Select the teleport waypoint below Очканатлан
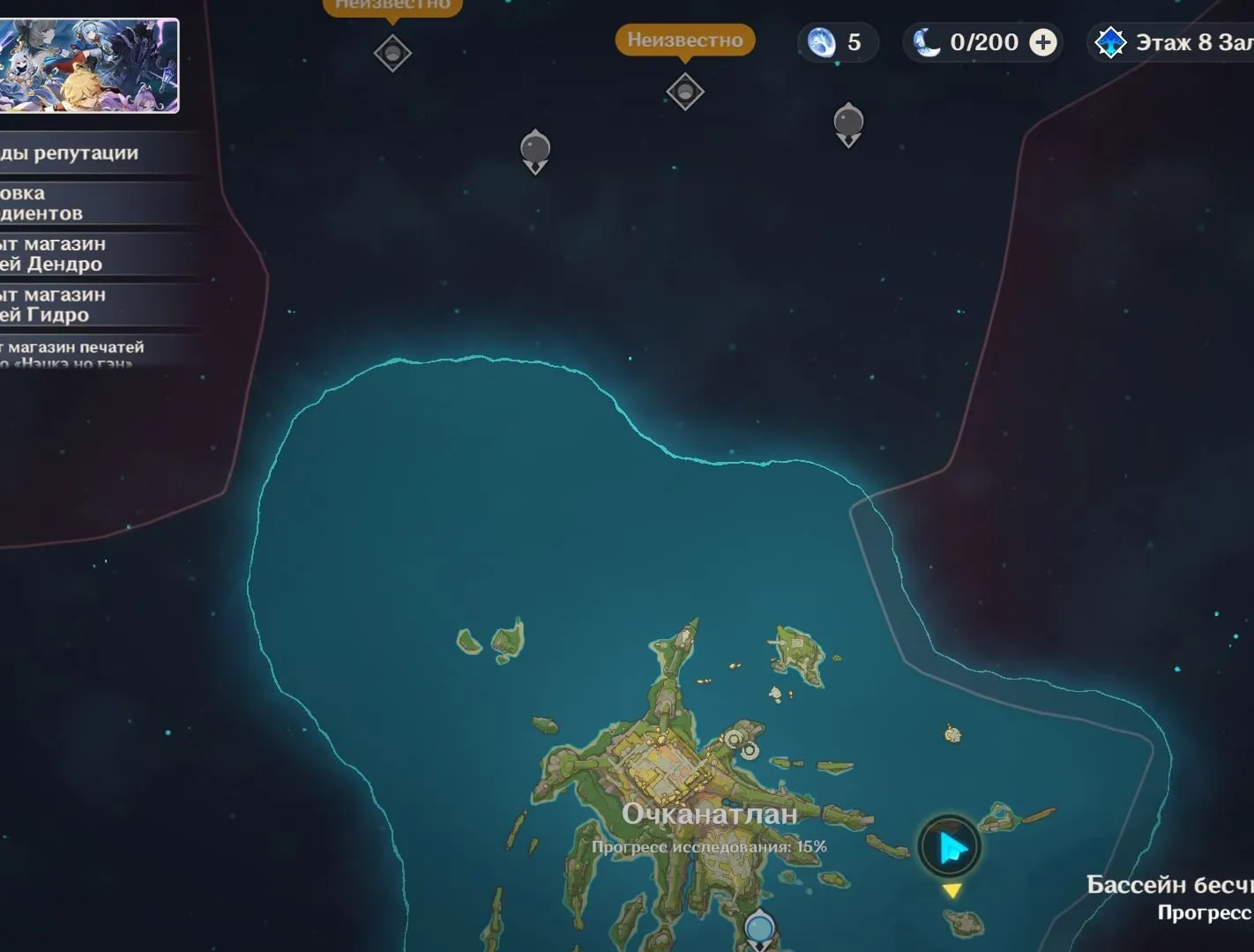Viewport: 1254px width, 952px height. (759, 928)
